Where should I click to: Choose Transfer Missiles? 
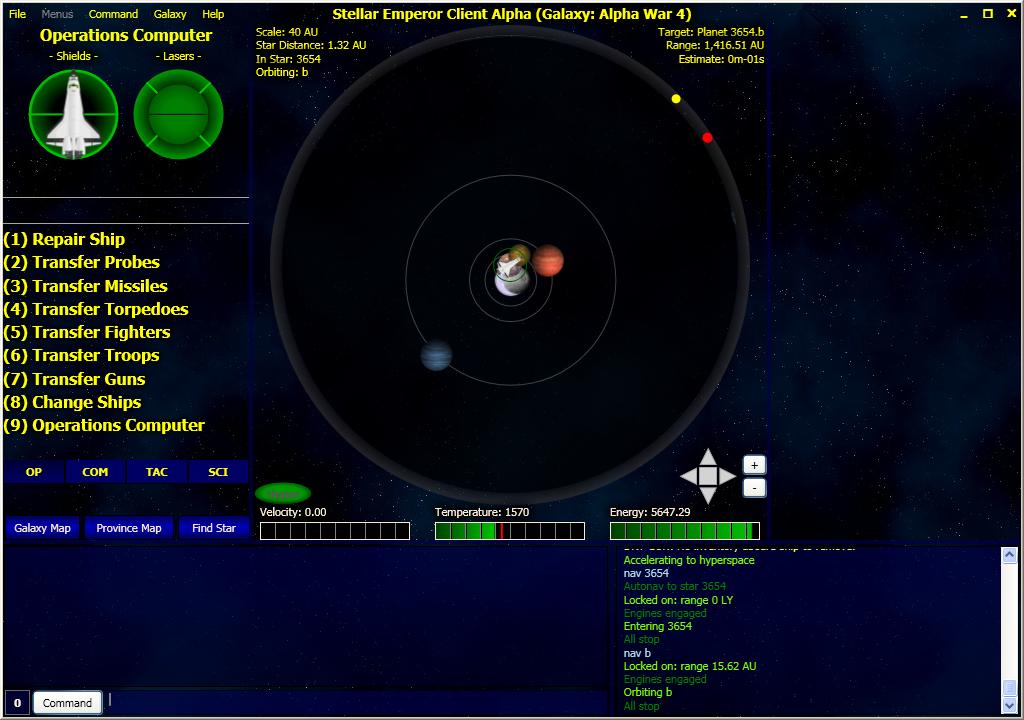pos(86,286)
